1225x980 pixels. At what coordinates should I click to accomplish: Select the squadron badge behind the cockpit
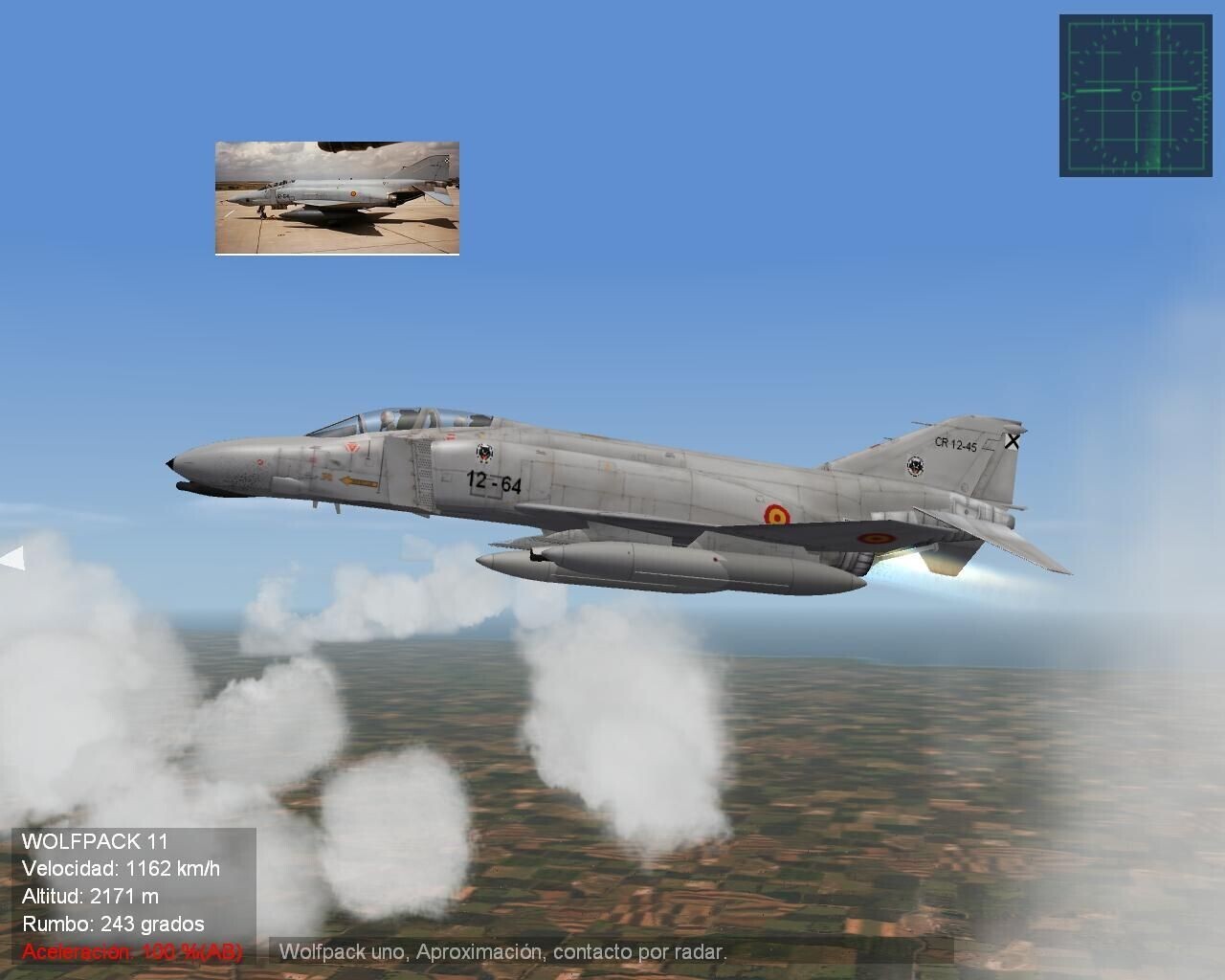tap(484, 453)
